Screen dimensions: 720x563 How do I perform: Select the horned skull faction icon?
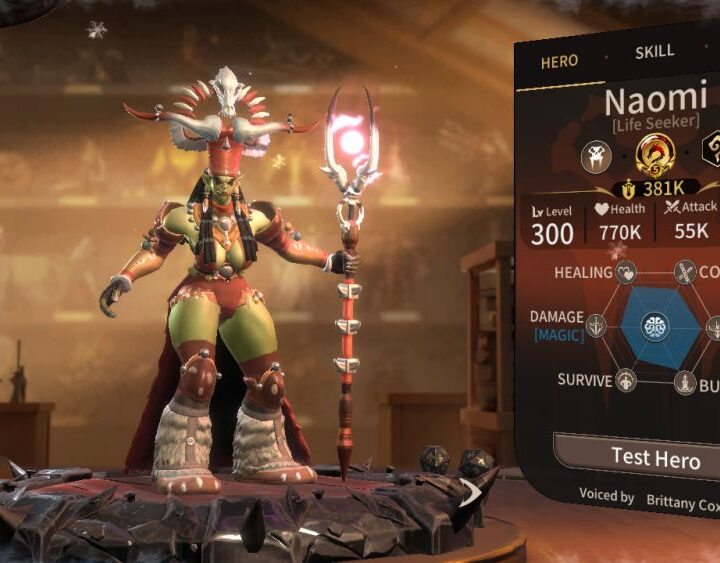pos(598,156)
